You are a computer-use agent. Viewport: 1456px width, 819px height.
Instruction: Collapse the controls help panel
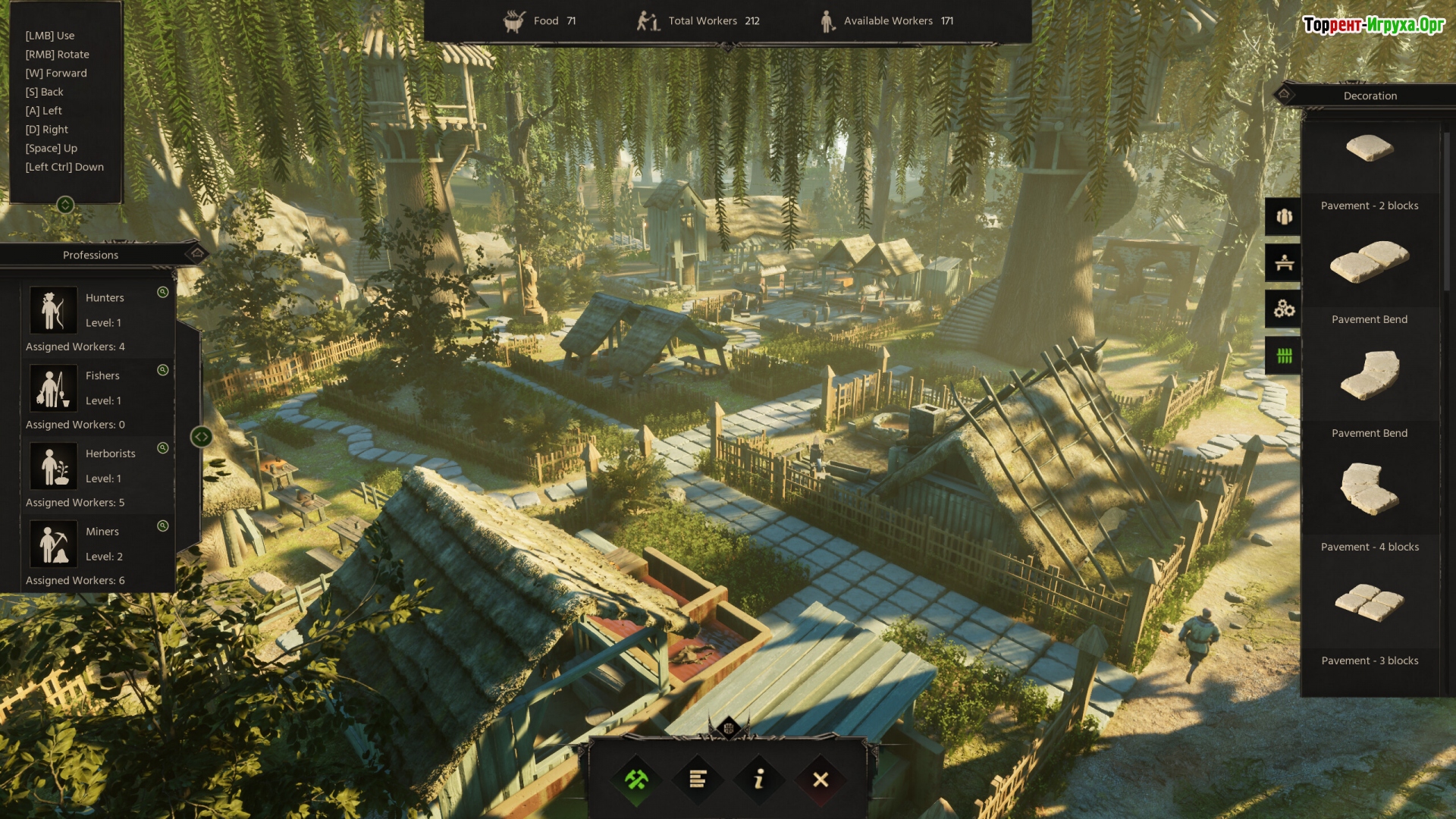tap(65, 205)
